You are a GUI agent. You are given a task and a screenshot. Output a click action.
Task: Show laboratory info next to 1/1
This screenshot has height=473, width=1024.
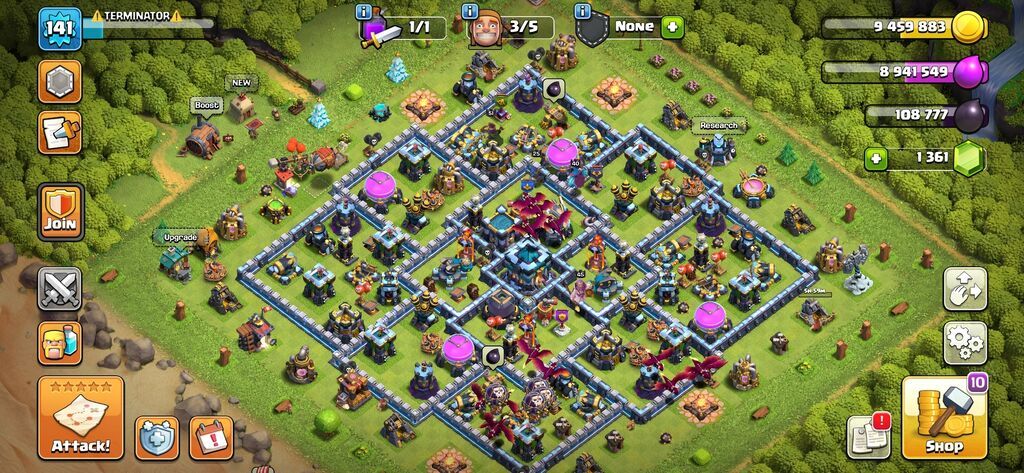click(x=364, y=11)
